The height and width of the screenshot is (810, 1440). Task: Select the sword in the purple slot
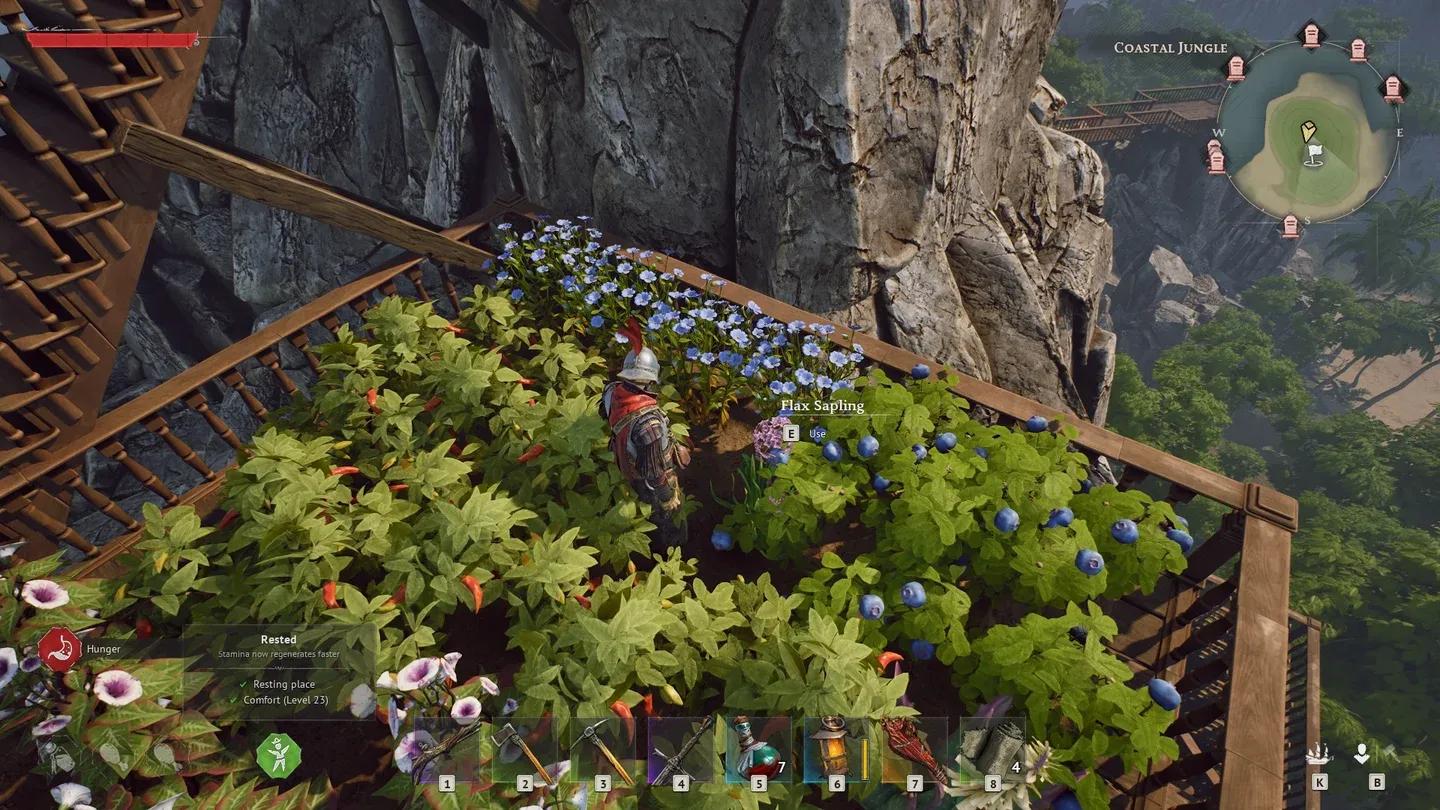coord(681,750)
